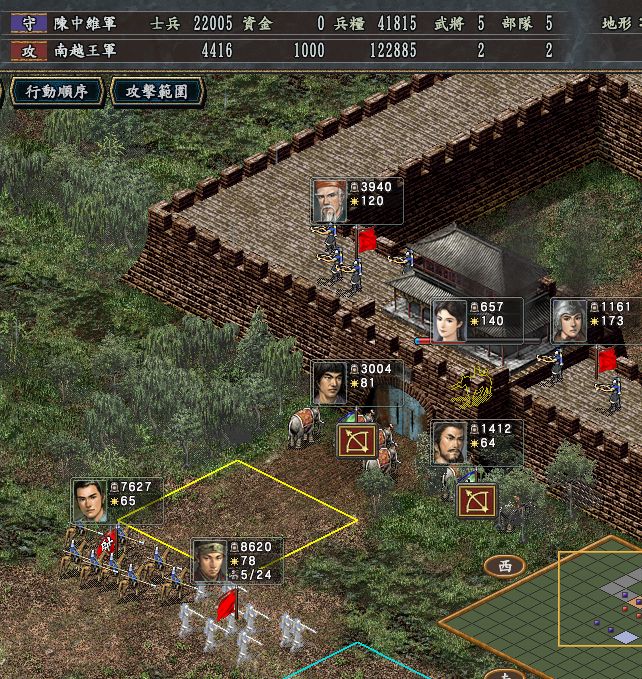Image resolution: width=642 pixels, height=679 pixels.
Task: Select the bearded officer with 1412 troops
Action: (449, 442)
